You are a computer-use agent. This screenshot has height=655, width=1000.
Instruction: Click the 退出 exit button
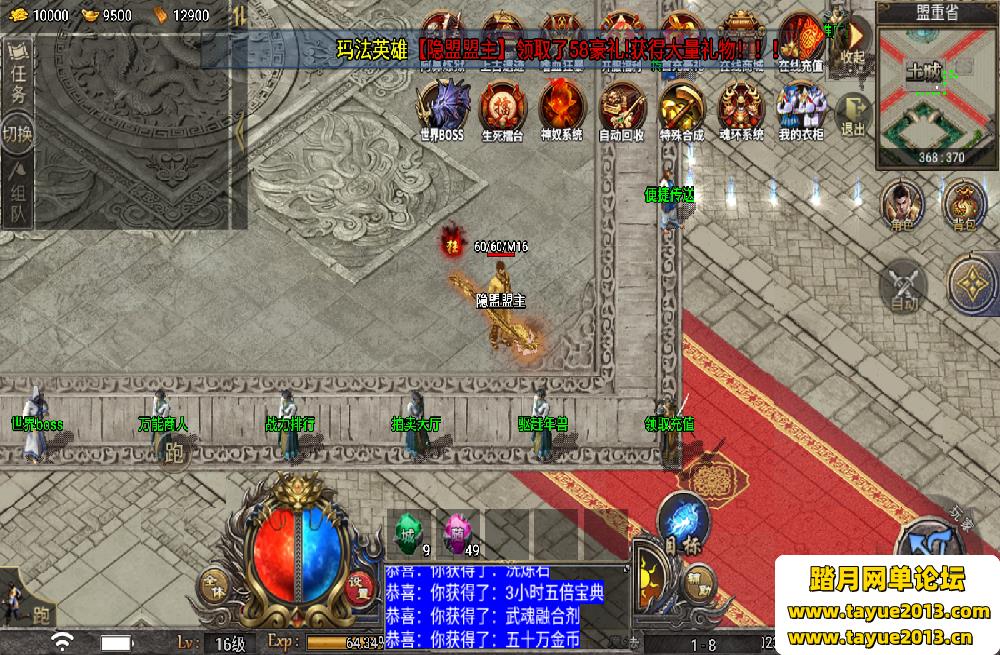point(852,113)
